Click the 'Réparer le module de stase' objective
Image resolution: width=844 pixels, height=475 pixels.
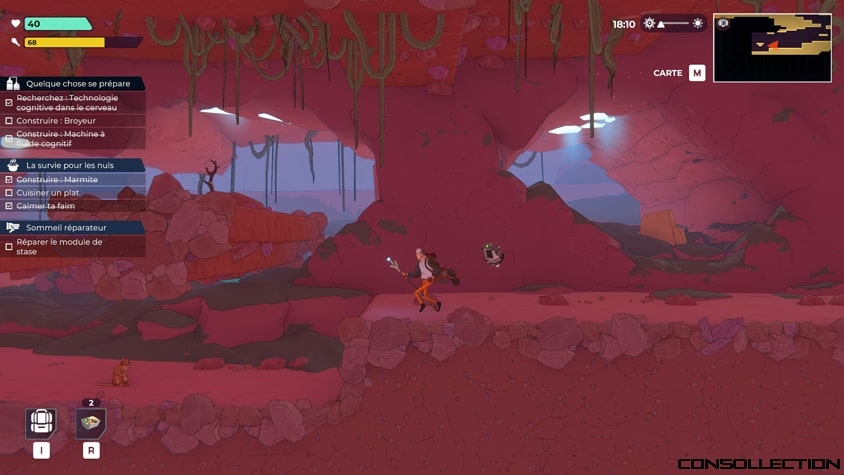(60, 246)
